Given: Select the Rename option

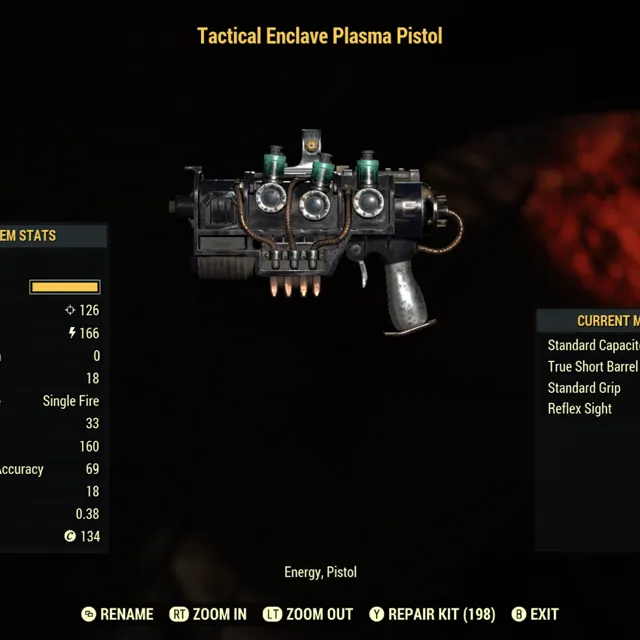Looking at the screenshot, I should (118, 614).
